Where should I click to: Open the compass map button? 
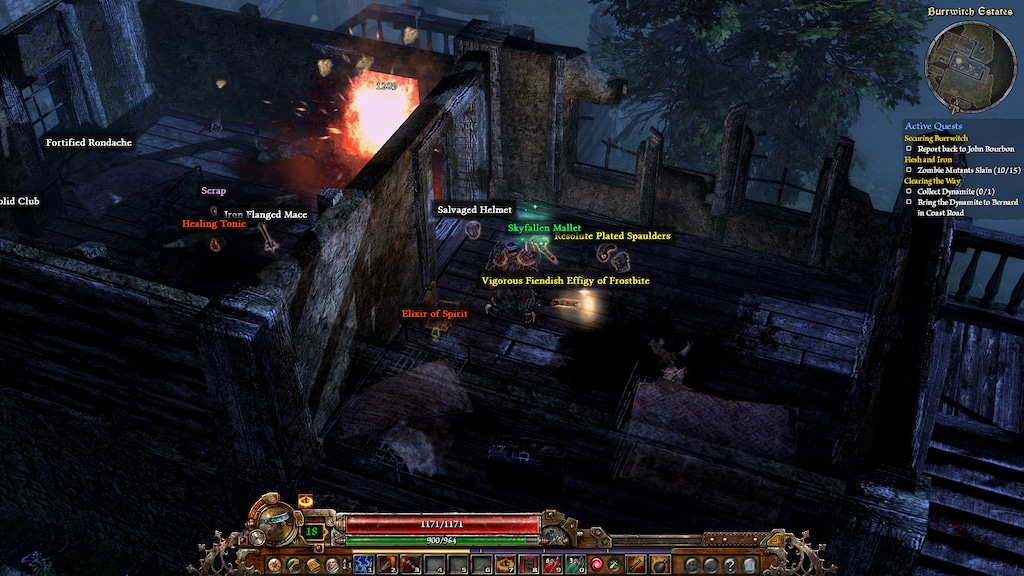click(273, 565)
